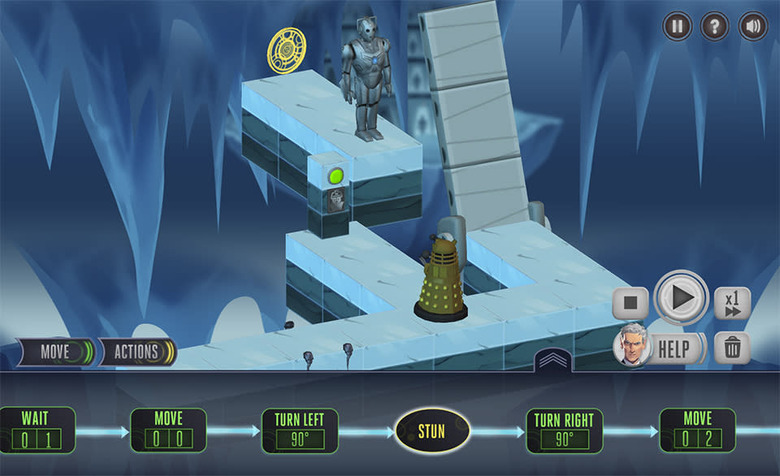Switch to the MOVE command tab
The image size is (780, 476).
pos(55,352)
